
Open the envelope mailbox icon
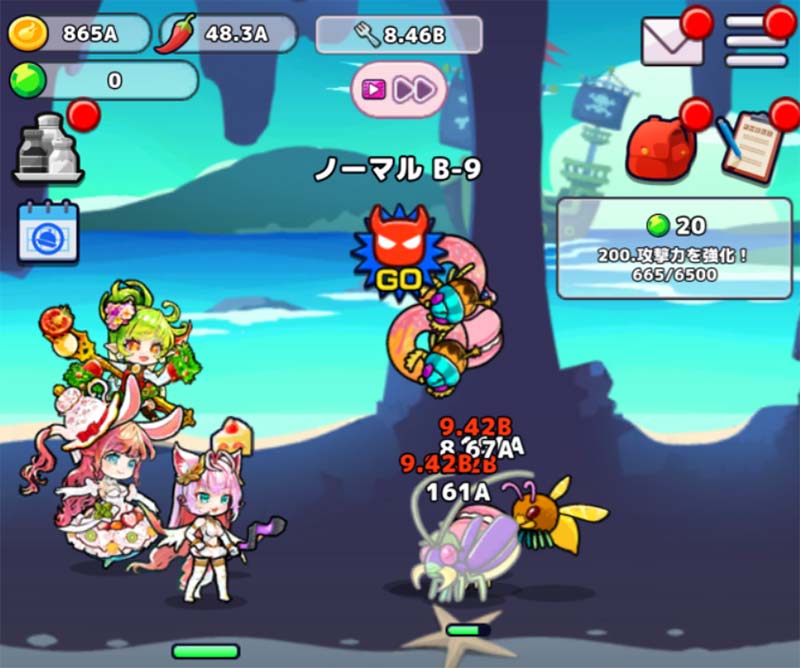click(672, 41)
